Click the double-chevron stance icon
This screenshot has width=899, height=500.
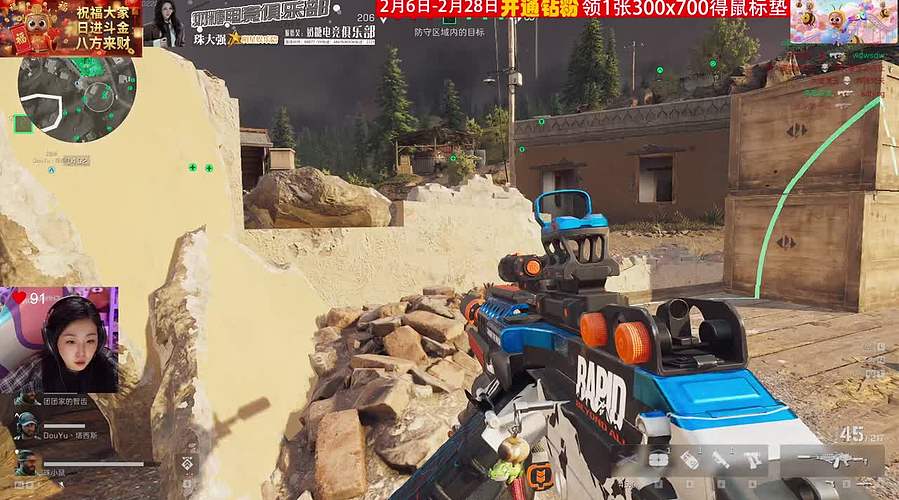point(187,463)
